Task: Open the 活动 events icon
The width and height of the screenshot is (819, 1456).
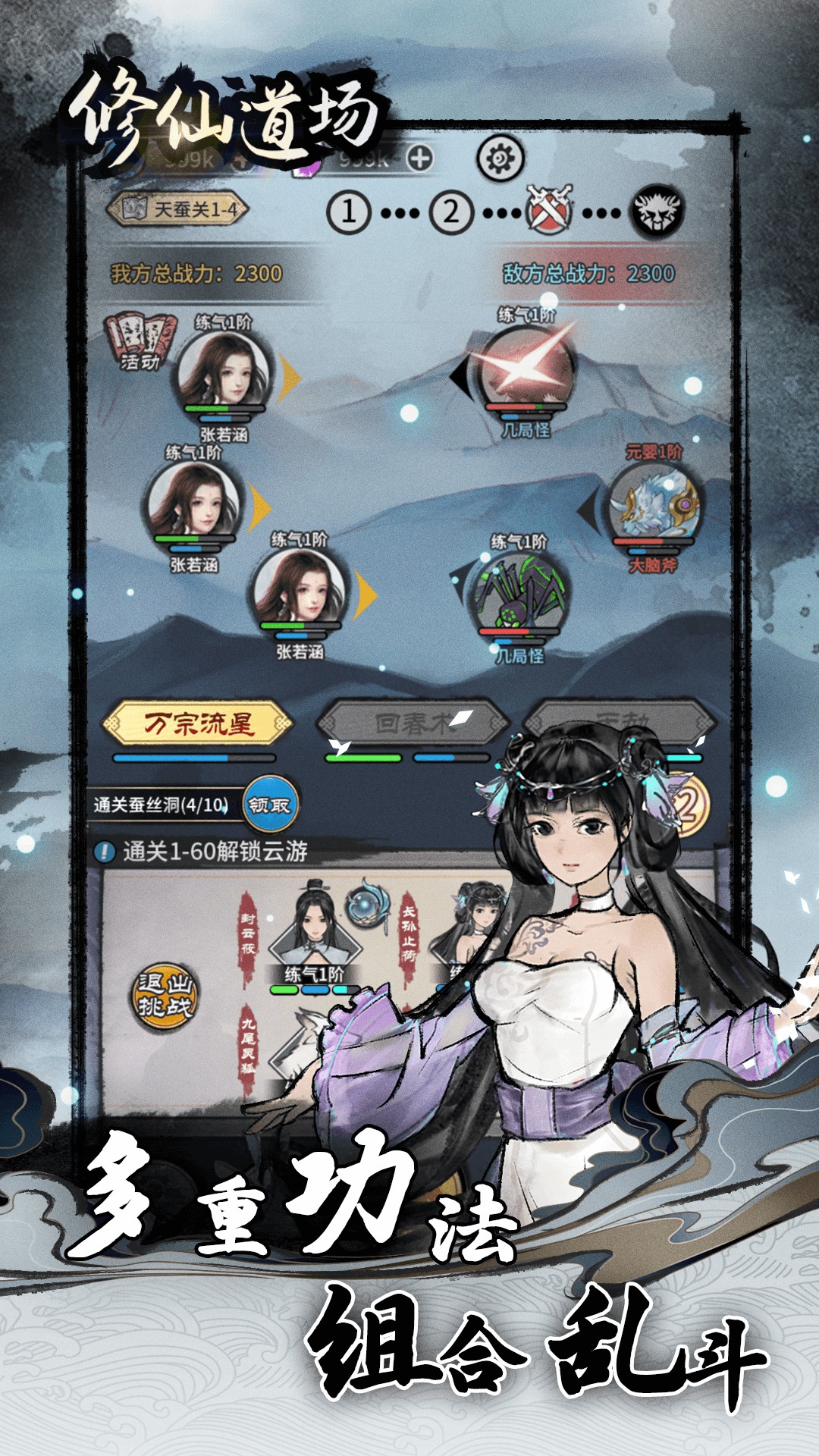Action: click(x=140, y=341)
